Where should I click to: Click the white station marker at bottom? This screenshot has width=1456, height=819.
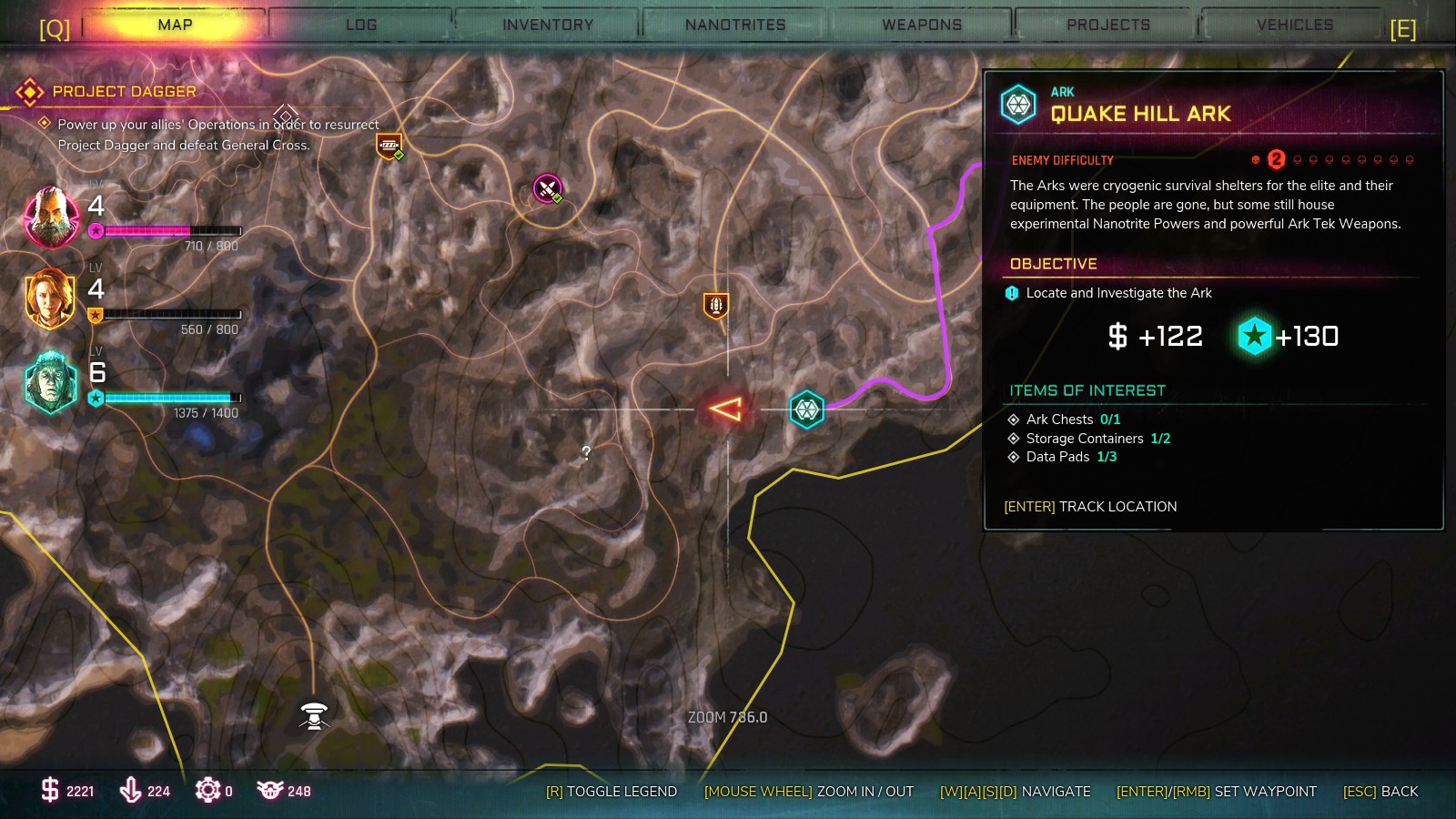point(314,715)
